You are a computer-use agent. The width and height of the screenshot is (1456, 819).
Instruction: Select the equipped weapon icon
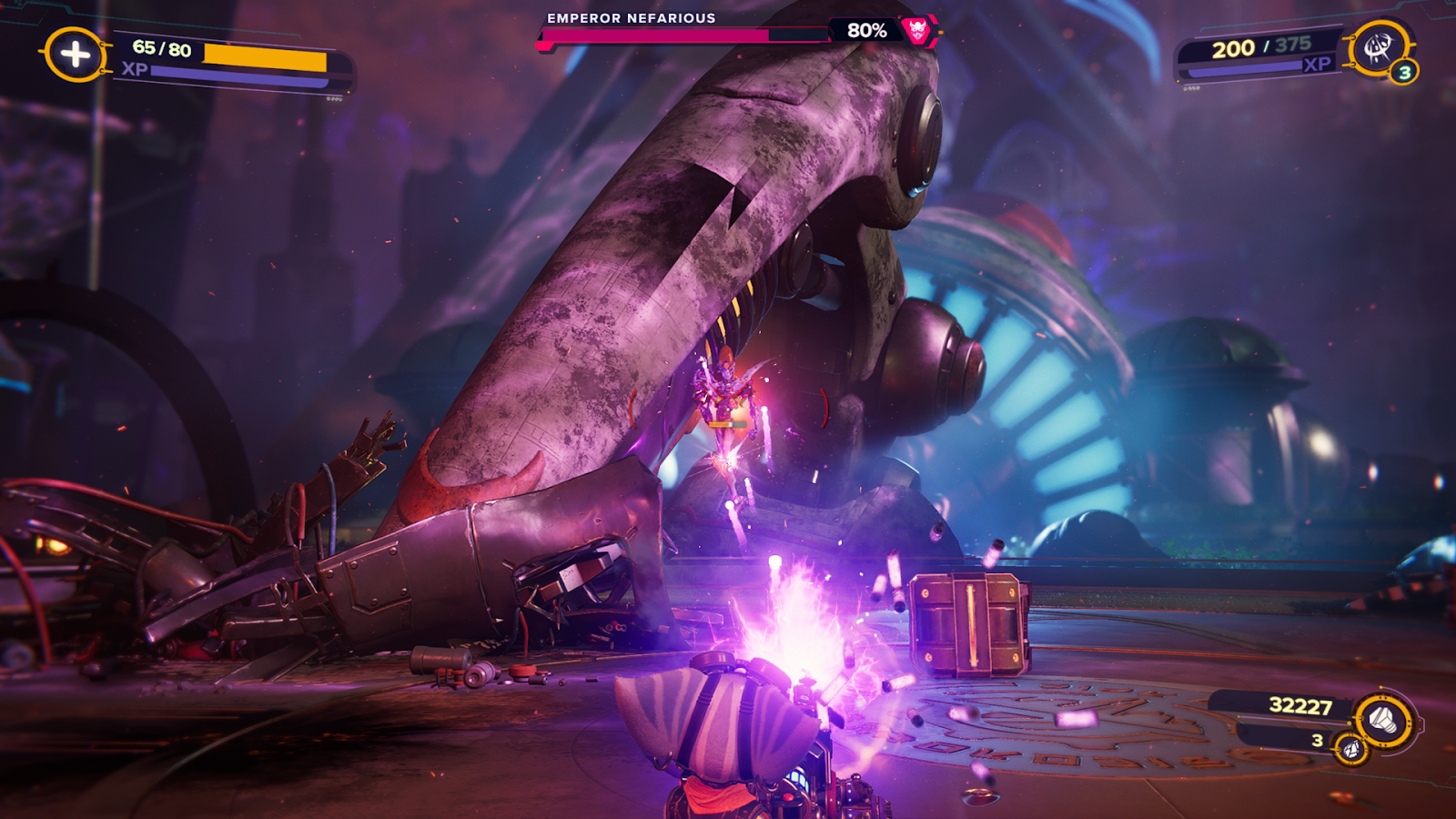(1378, 47)
